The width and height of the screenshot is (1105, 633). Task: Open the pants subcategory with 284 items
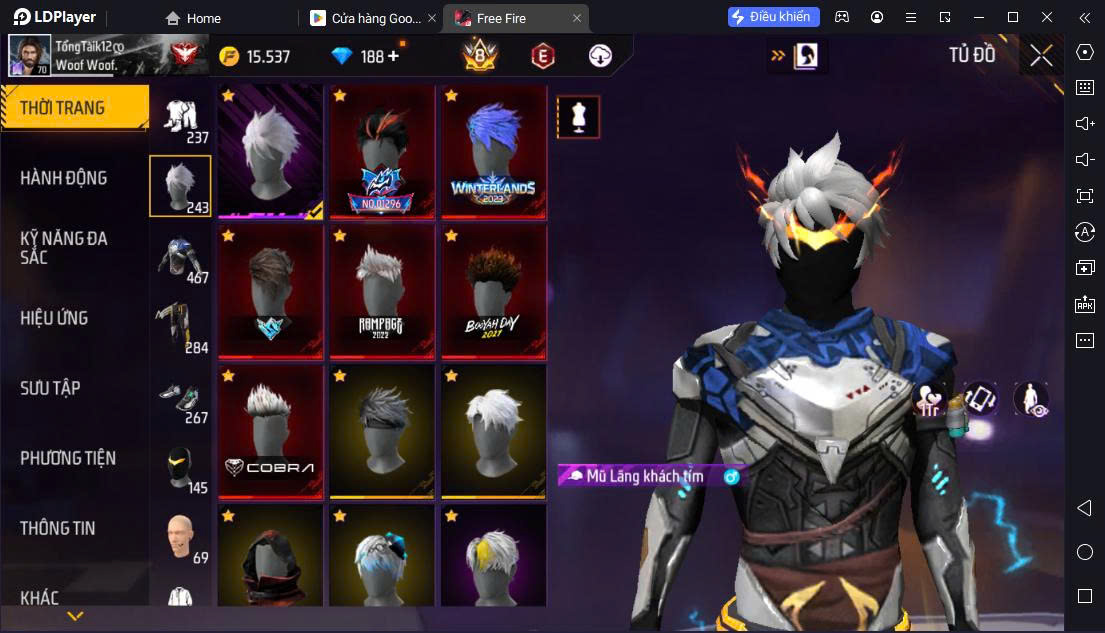(181, 328)
